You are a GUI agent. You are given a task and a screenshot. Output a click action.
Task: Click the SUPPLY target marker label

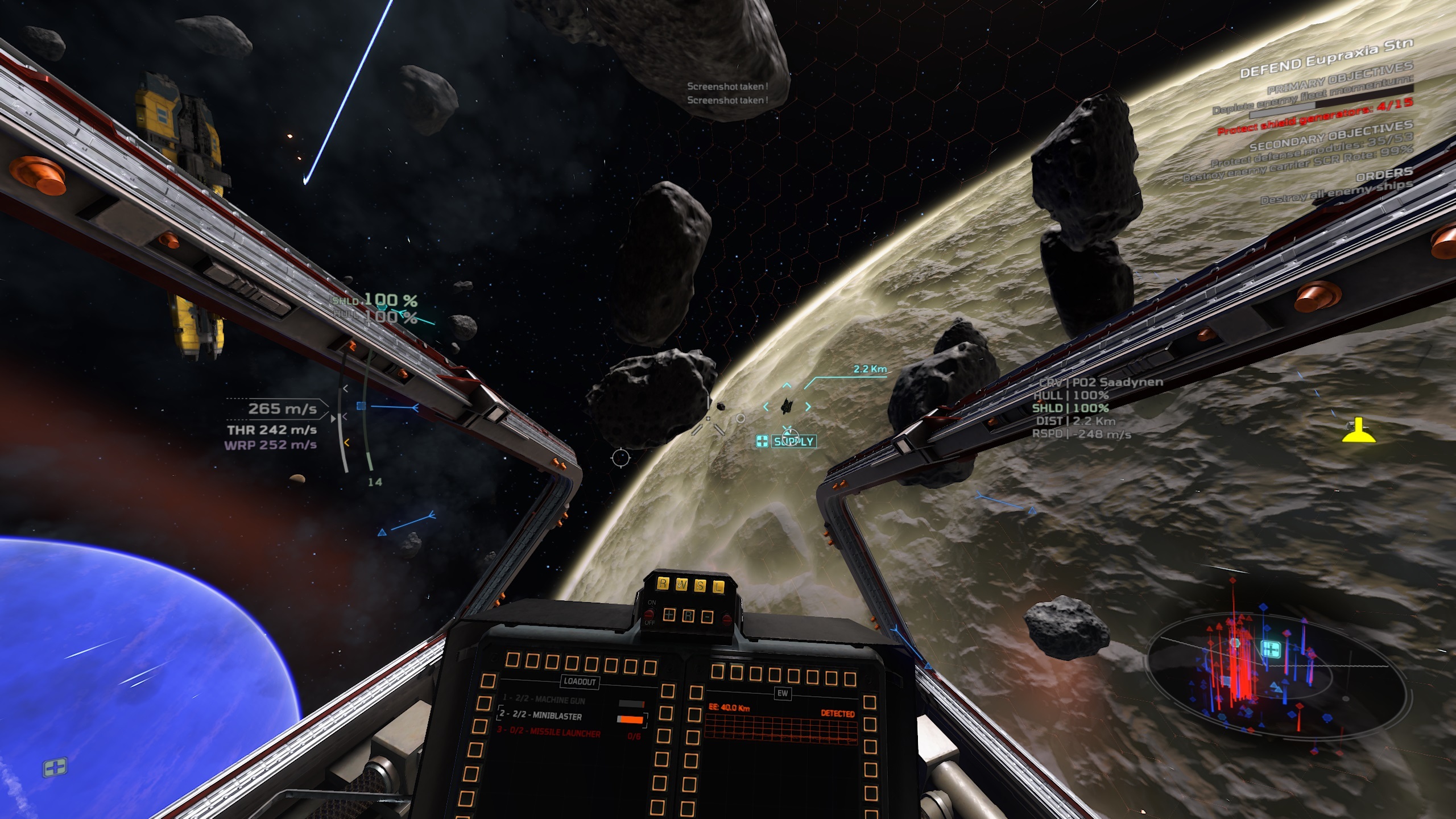[x=793, y=441]
